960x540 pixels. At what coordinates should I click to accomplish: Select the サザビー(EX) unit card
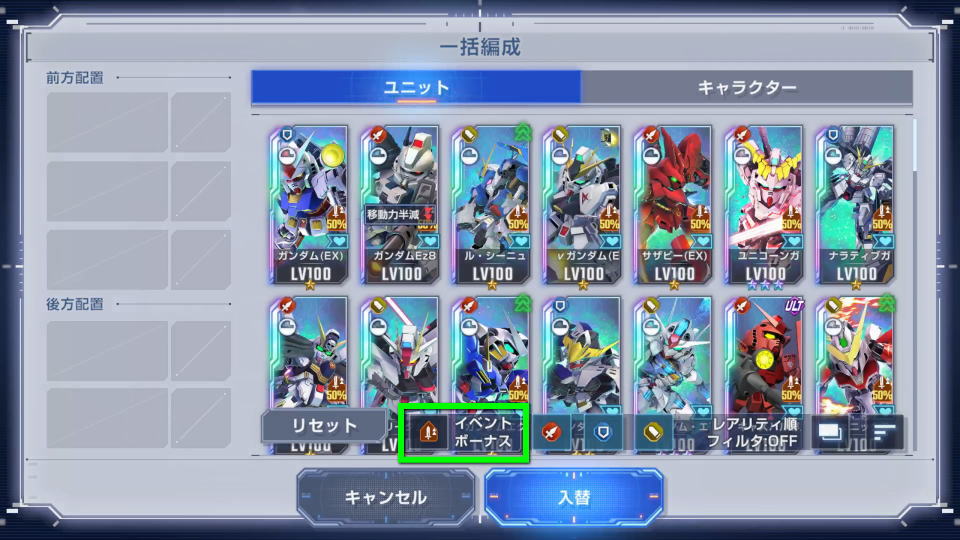(673, 205)
